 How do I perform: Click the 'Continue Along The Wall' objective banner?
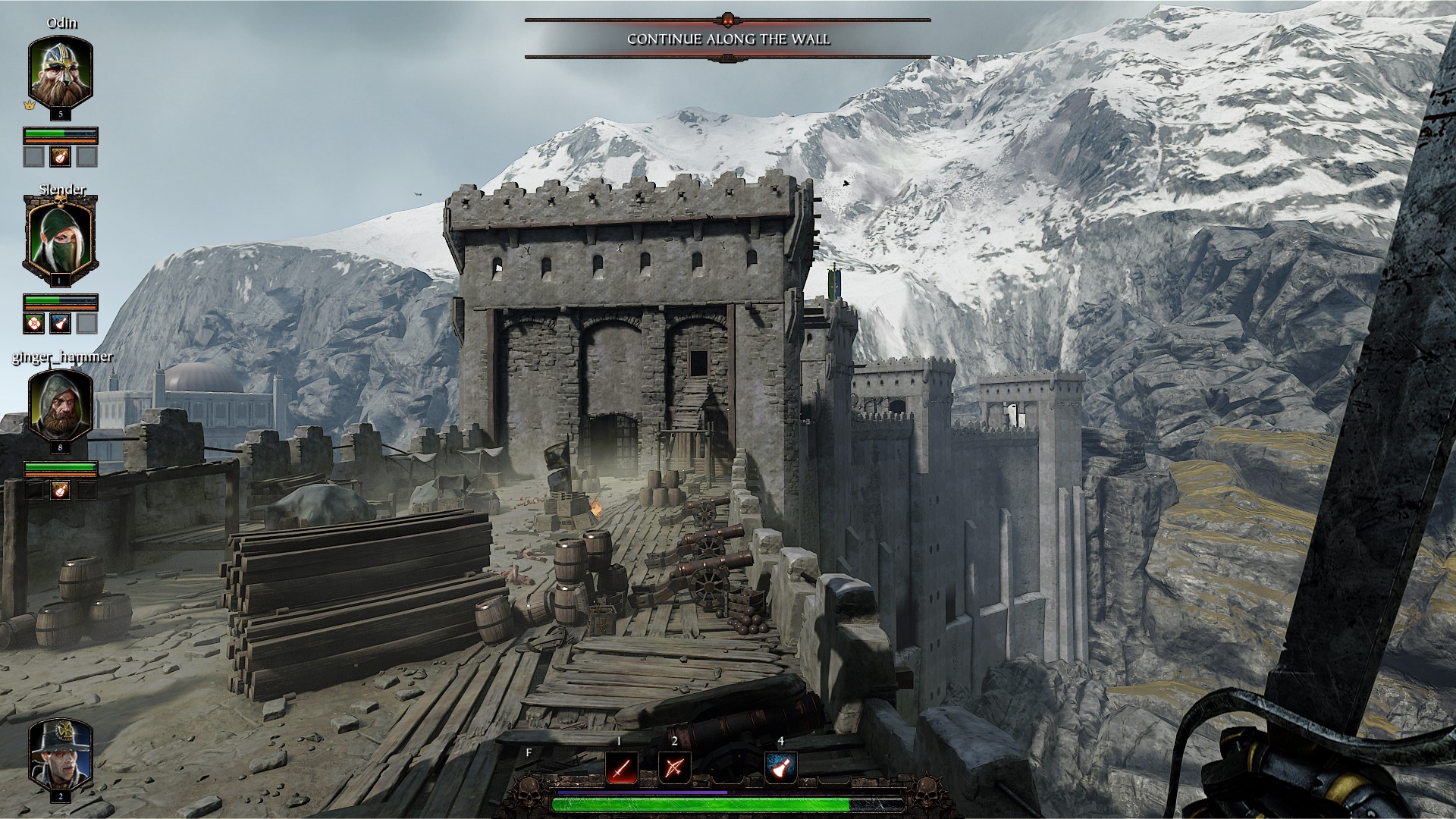coord(728,39)
